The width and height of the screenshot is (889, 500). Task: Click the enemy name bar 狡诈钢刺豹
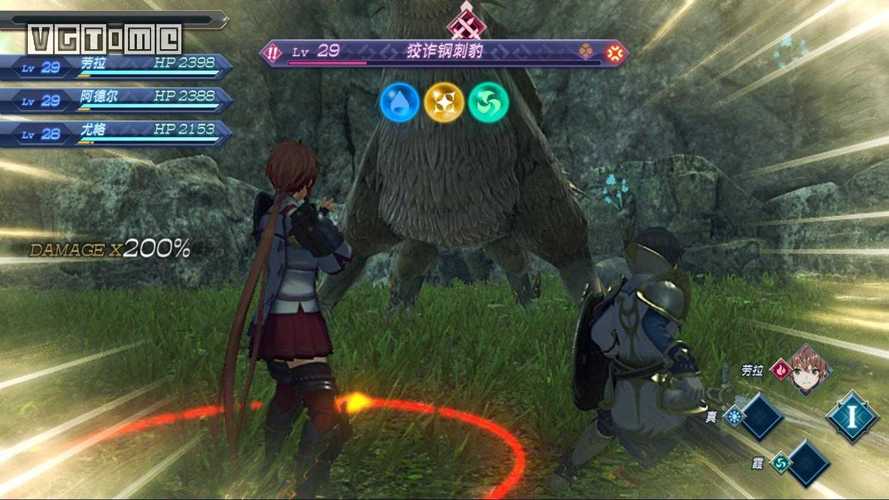tap(444, 51)
